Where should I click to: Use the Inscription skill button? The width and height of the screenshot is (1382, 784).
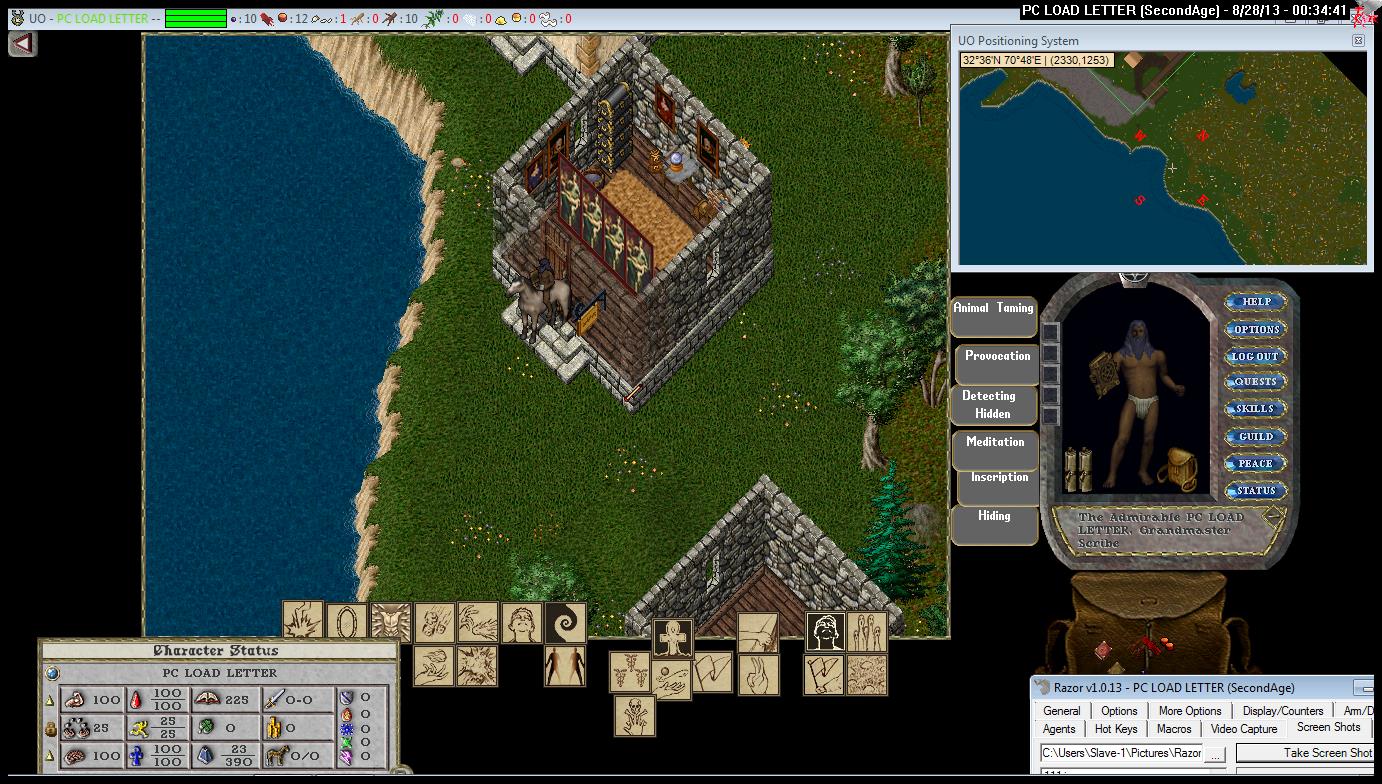pos(999,485)
